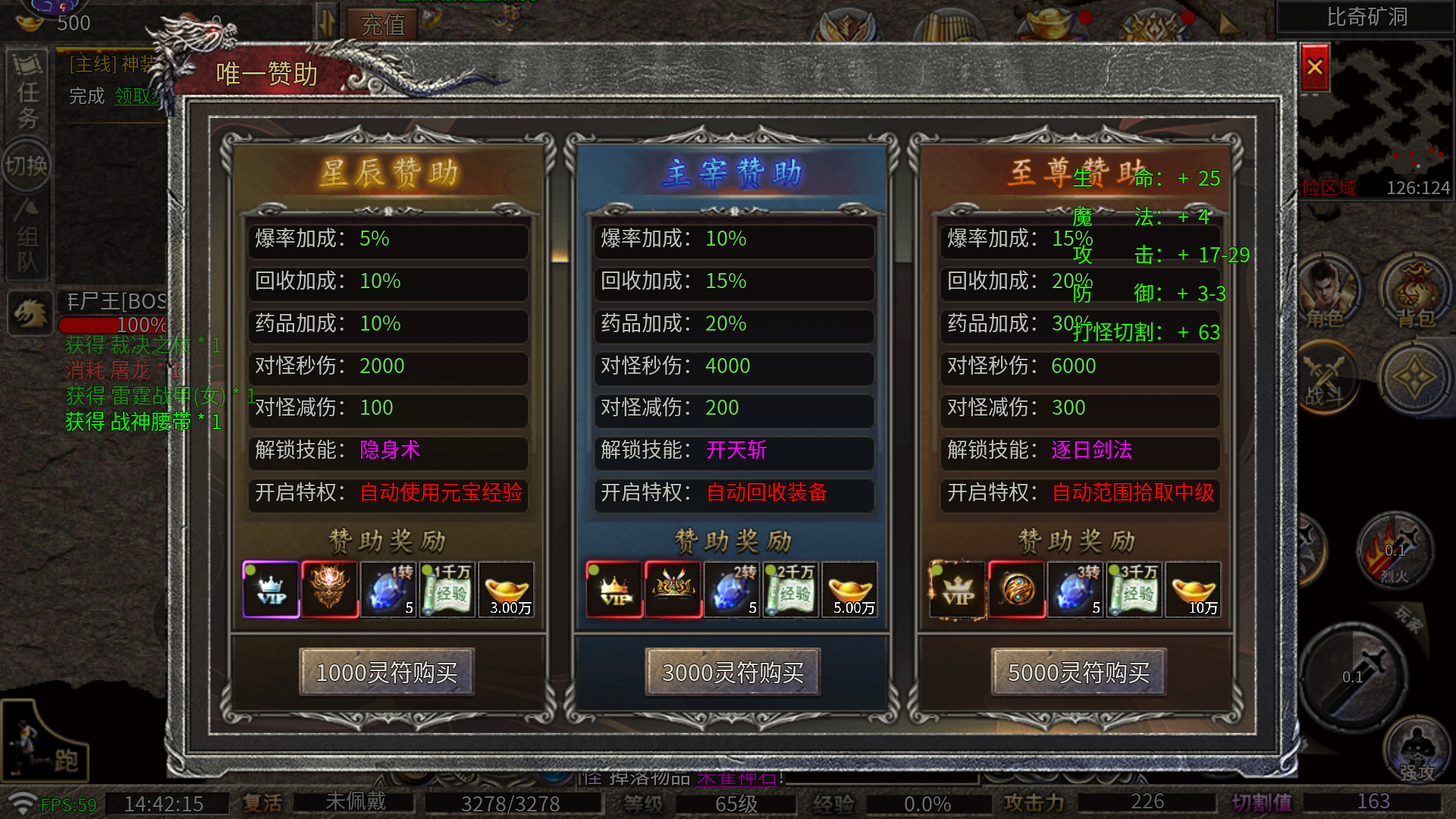Click the 5000灵符购买 button
1456x819 pixels.
coord(1078,672)
